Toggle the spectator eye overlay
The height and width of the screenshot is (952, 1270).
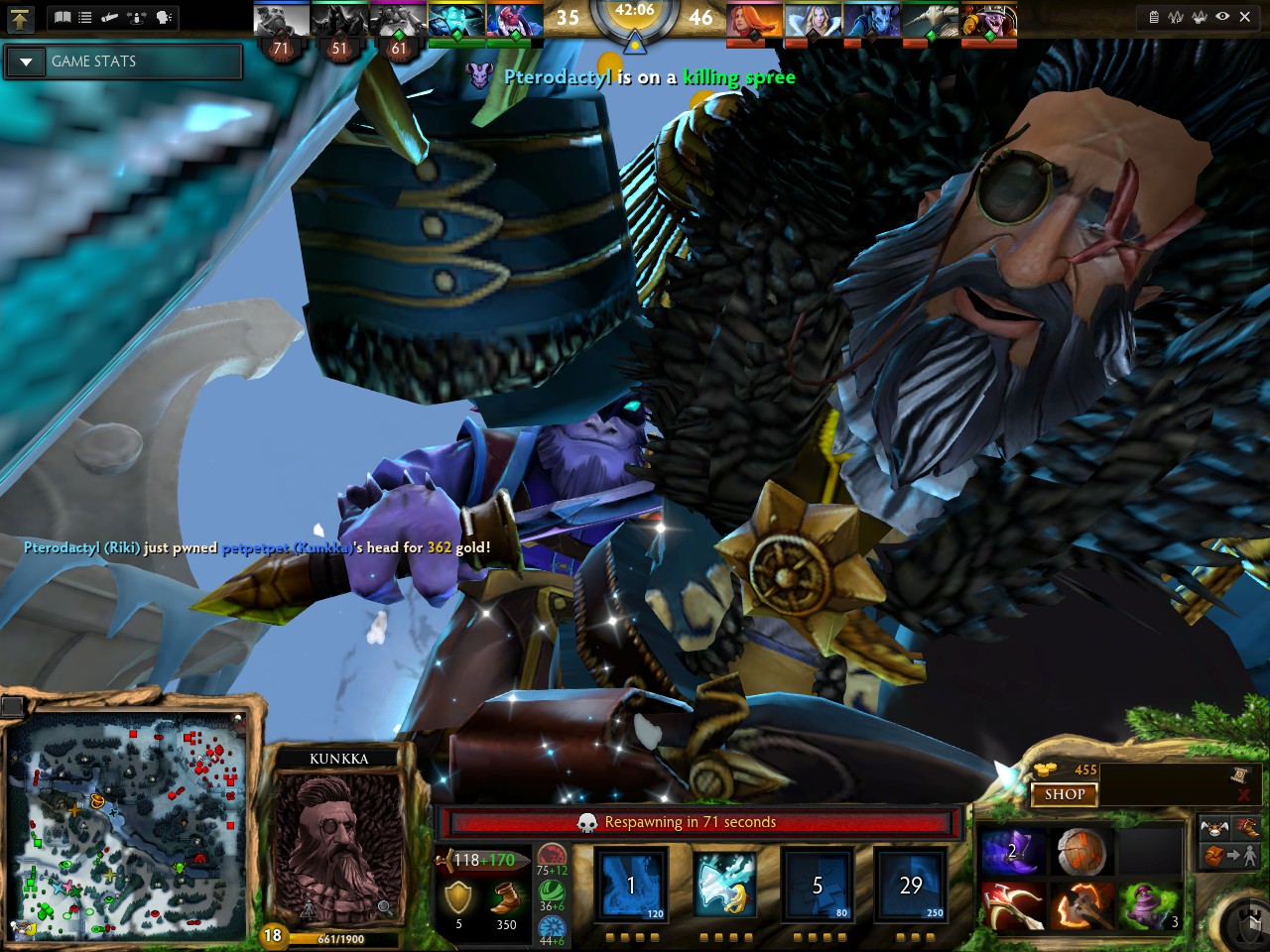[1223, 16]
